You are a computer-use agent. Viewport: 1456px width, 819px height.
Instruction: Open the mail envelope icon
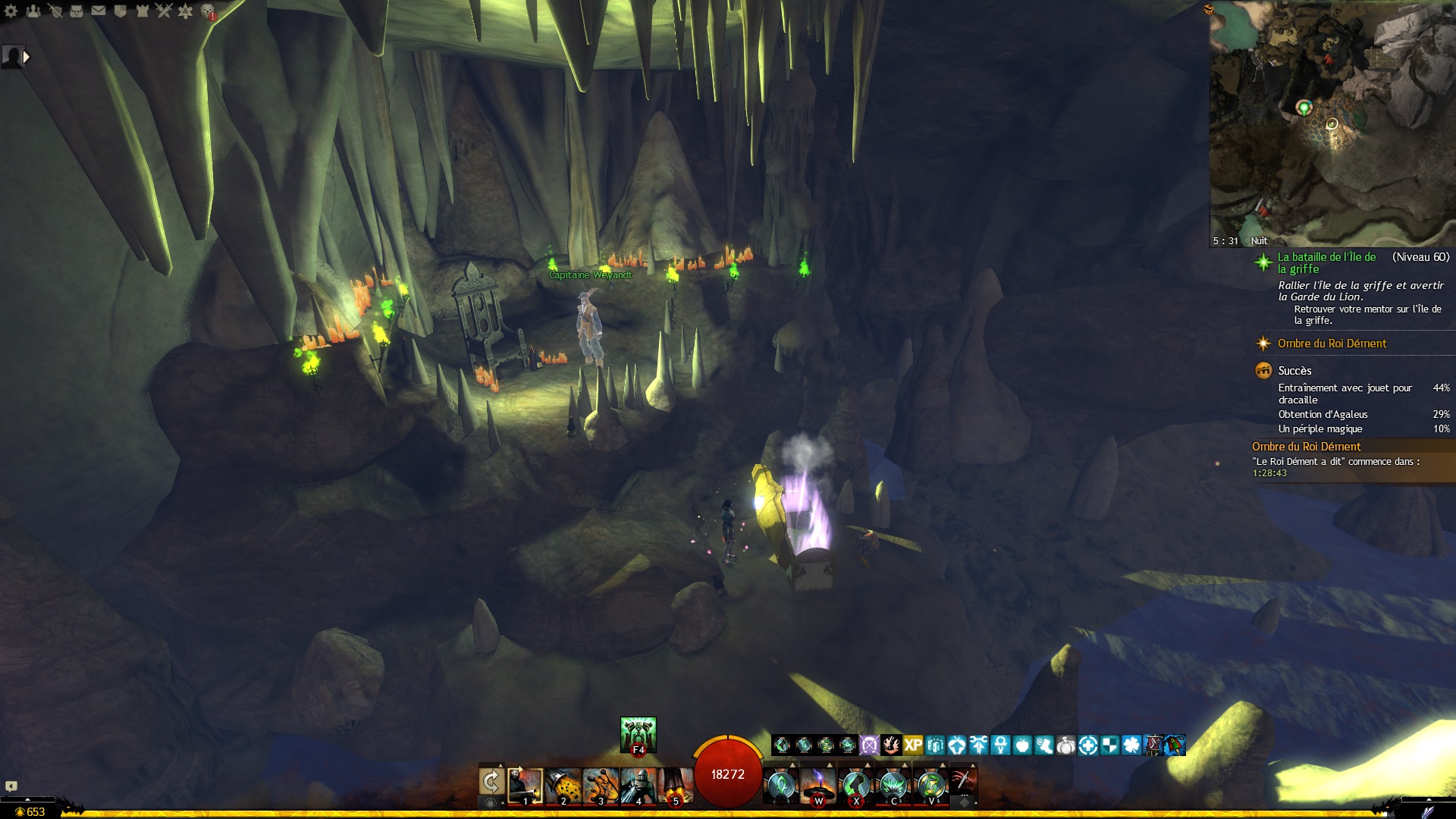[99, 11]
